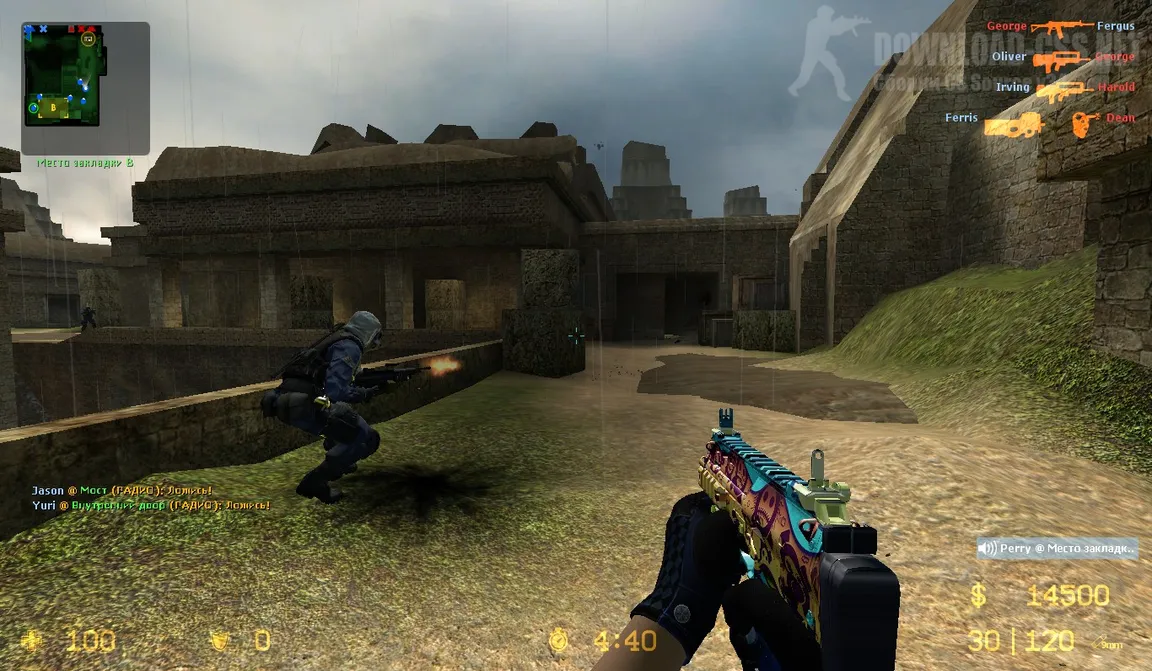Click the radar minimap

[85, 88]
